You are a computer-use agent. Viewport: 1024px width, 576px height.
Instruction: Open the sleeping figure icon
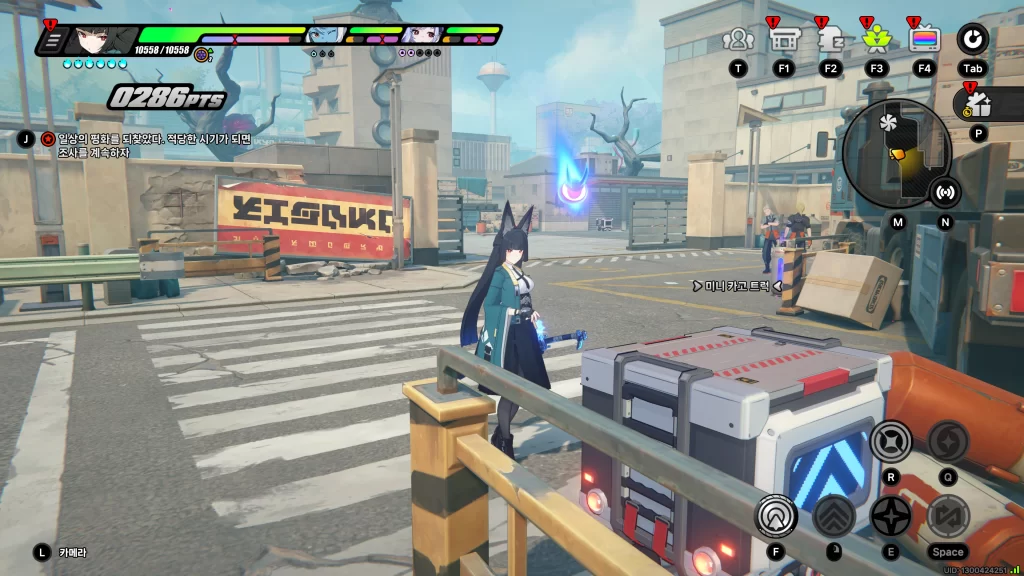tap(830, 40)
